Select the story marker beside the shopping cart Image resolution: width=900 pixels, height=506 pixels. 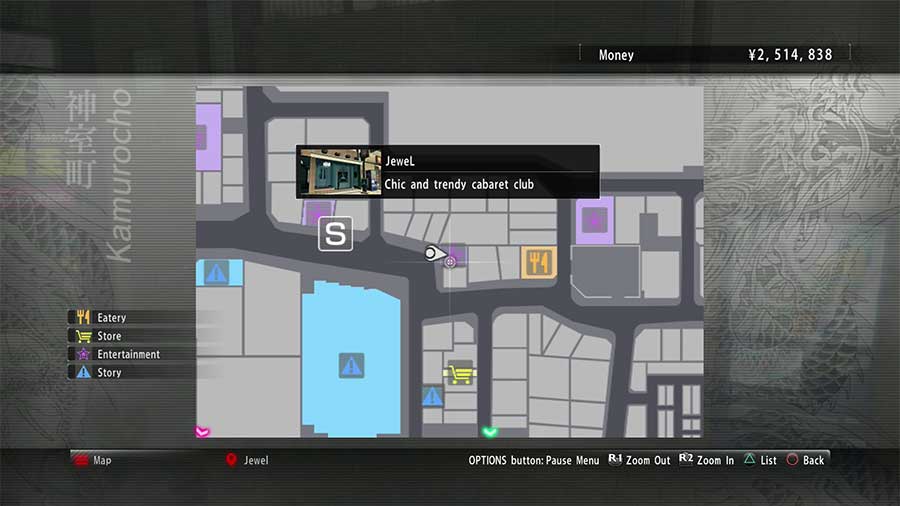click(x=432, y=397)
